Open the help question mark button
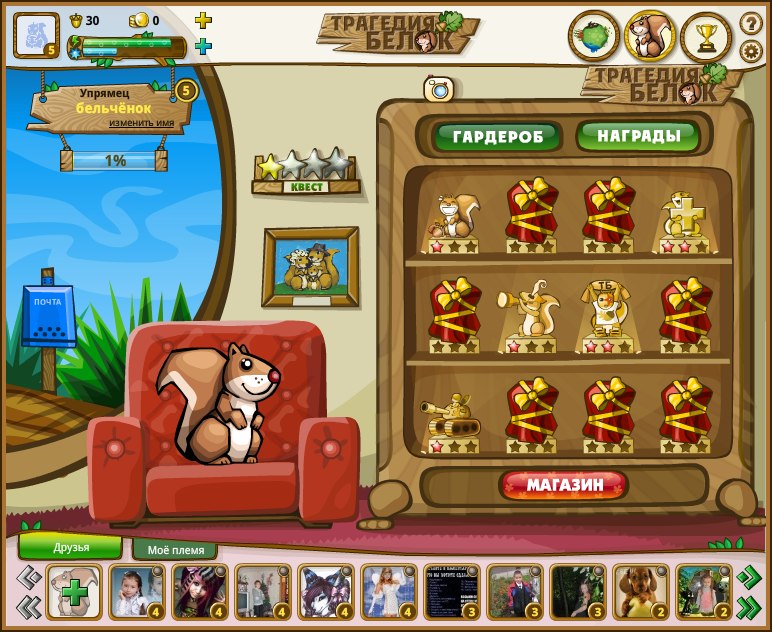The width and height of the screenshot is (772, 632). coord(751,22)
